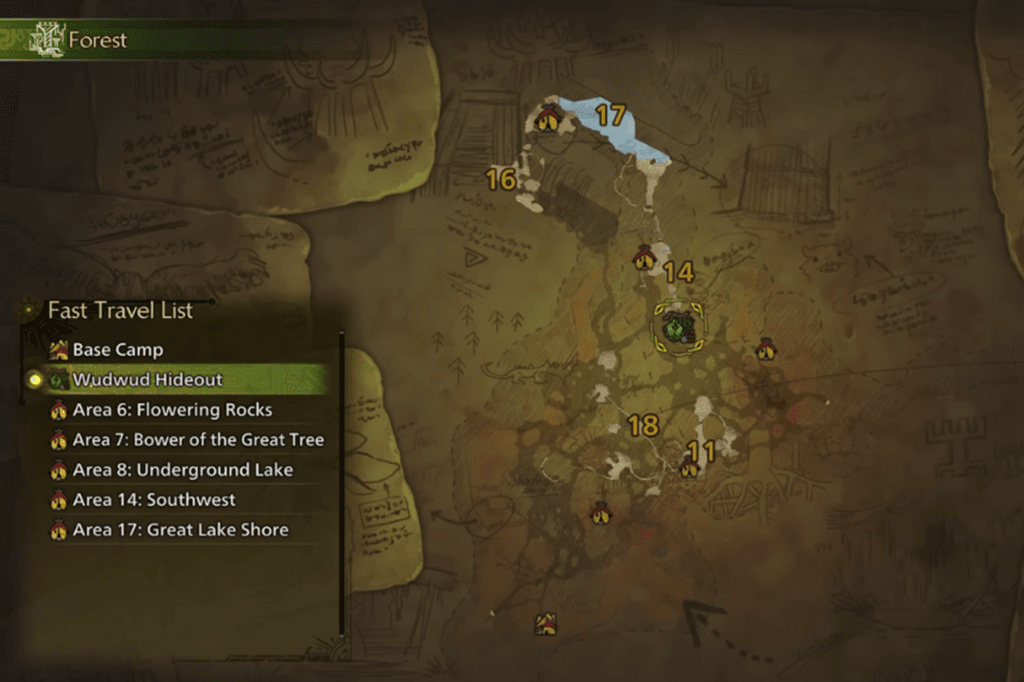Screen dimensions: 1024x682
Task: Click the Wudwud Hideout marker on map
Action: point(679,326)
